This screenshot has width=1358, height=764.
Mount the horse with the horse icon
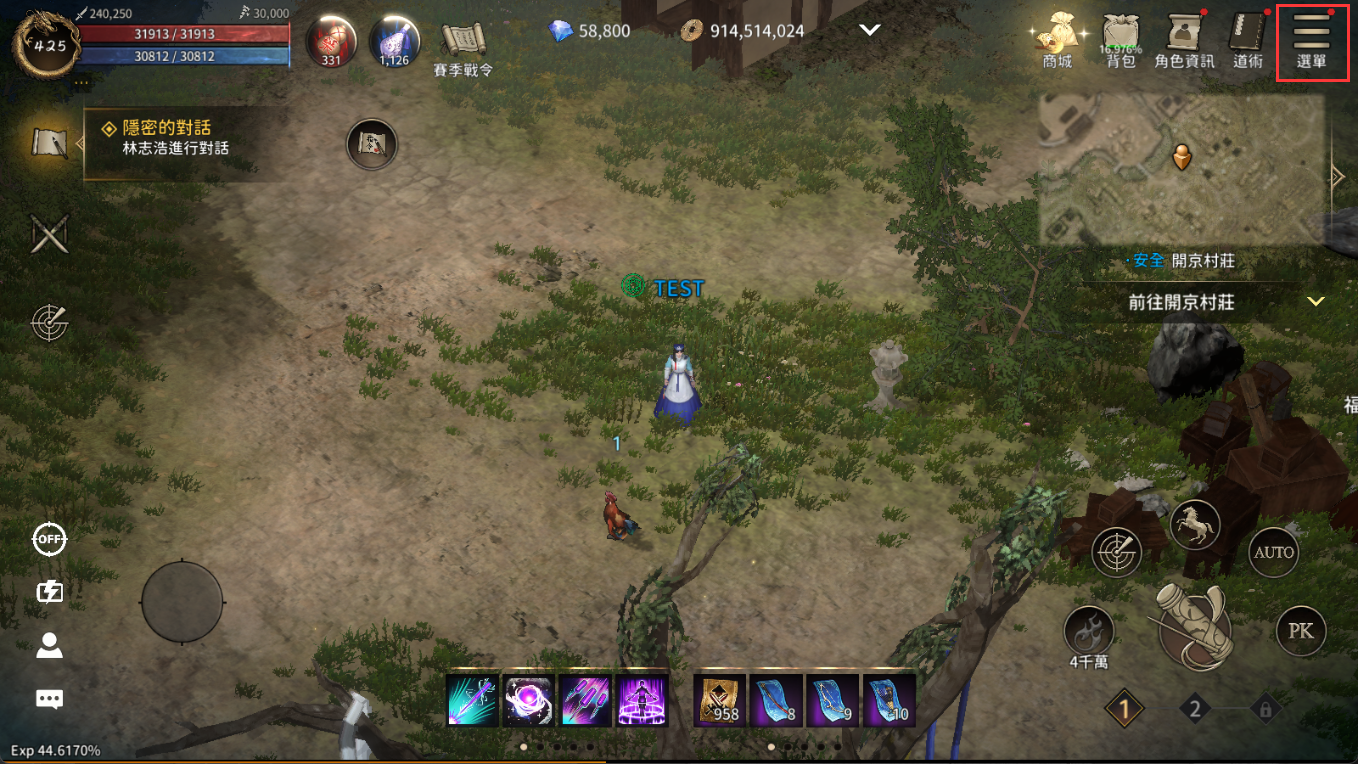point(1195,523)
